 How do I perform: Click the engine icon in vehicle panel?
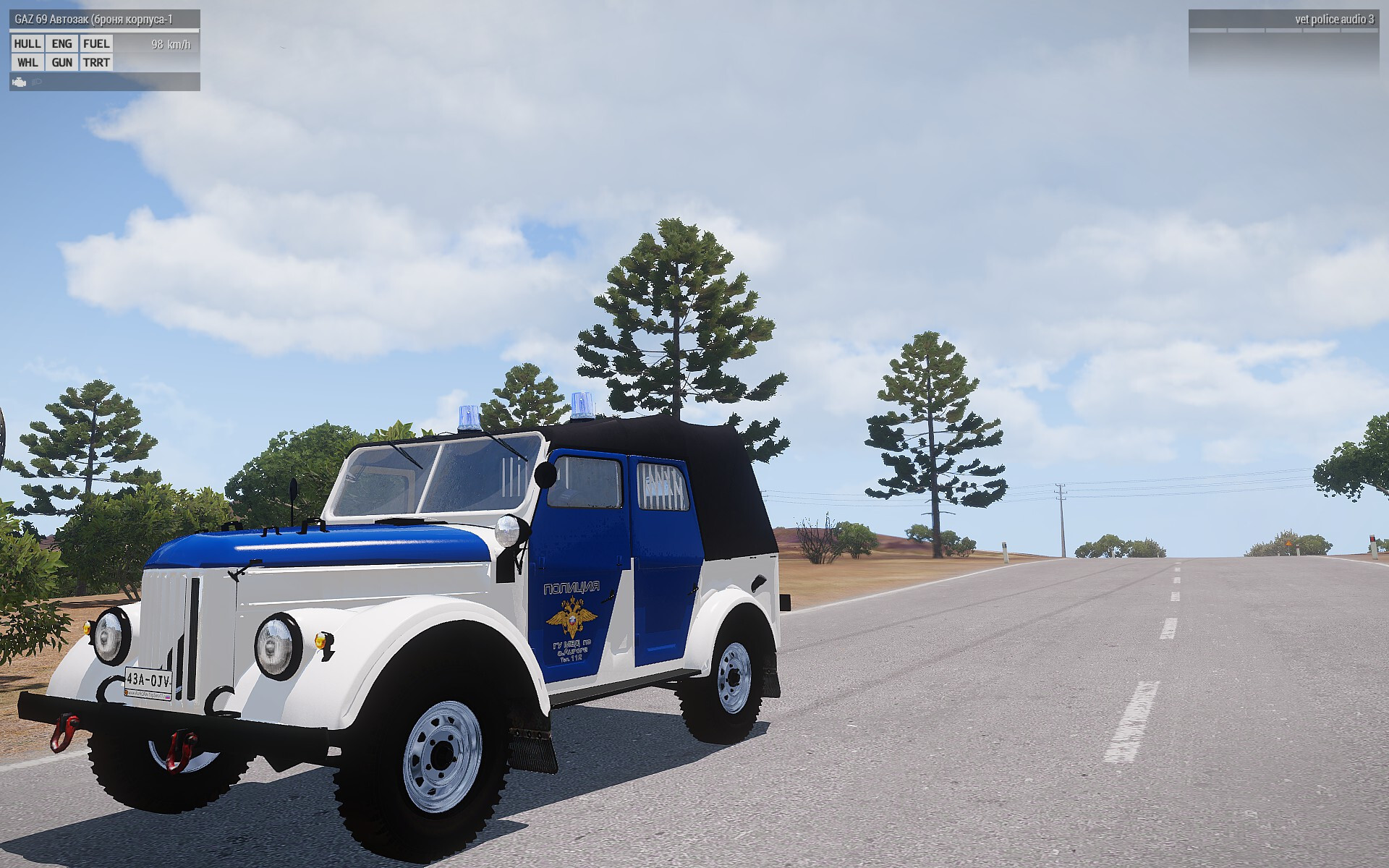[20, 82]
